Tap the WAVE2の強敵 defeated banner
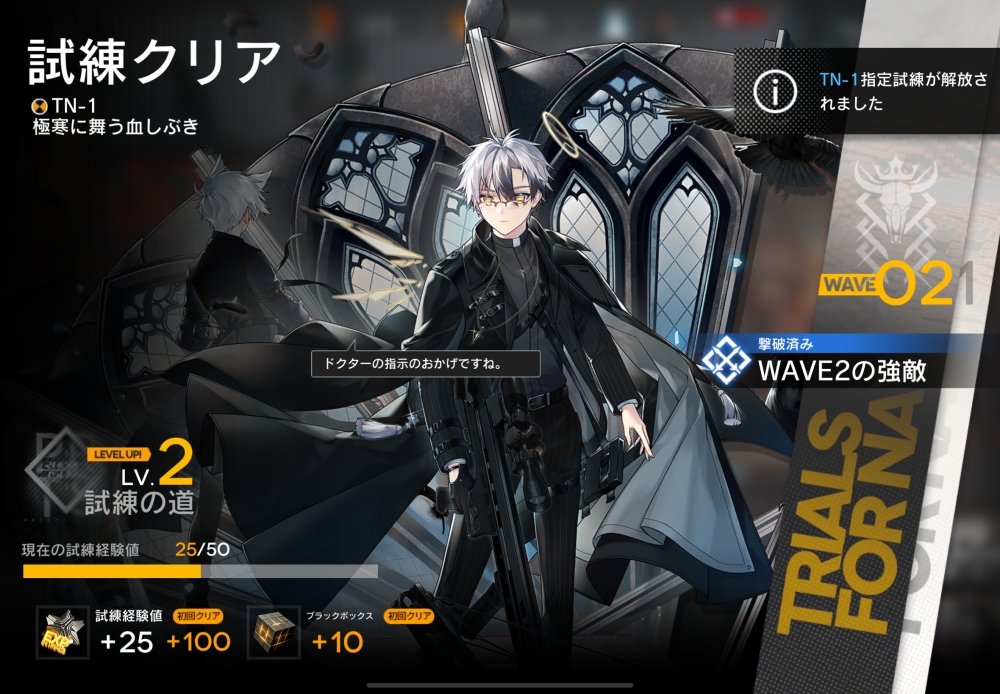The height and width of the screenshot is (694, 1000). point(838,363)
